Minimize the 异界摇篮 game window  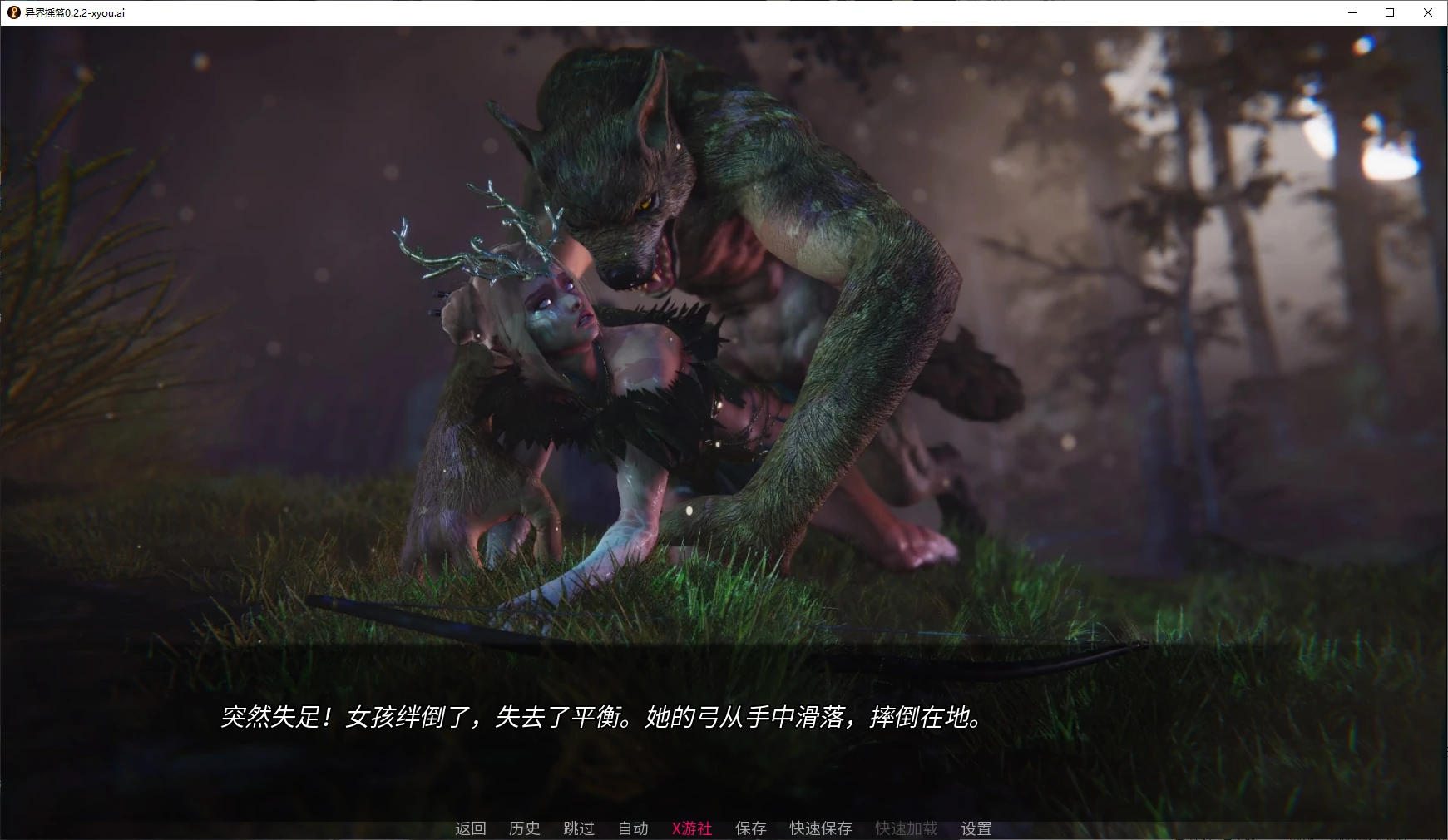point(1351,12)
